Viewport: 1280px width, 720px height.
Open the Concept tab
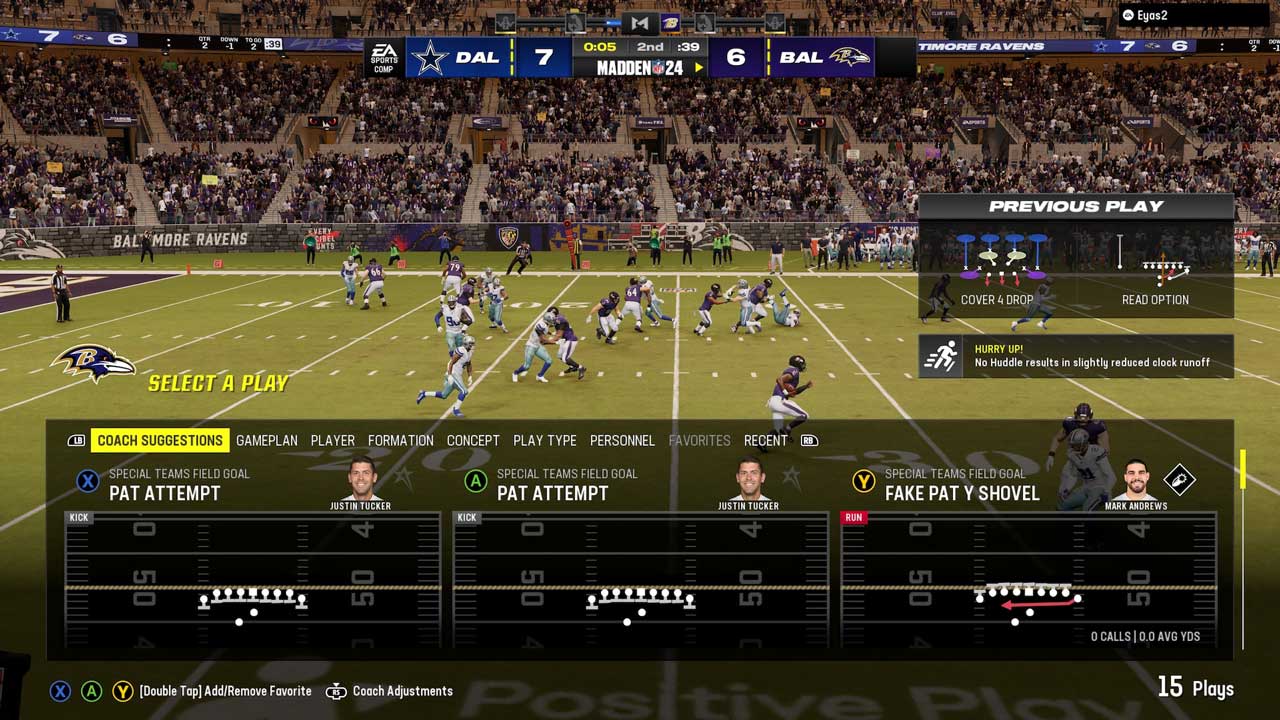(473, 440)
